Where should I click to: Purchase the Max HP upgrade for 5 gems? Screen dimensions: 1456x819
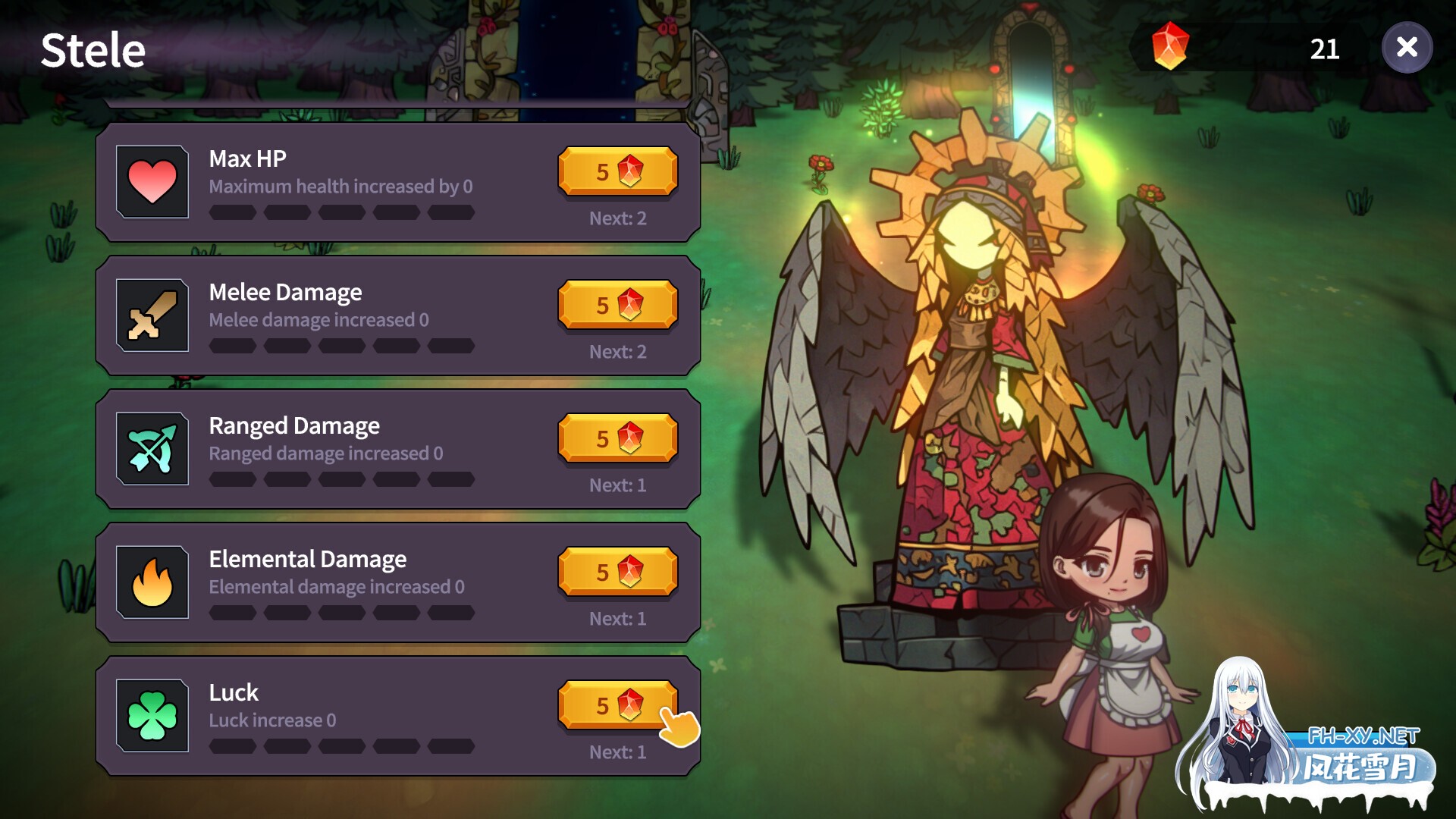(x=617, y=171)
